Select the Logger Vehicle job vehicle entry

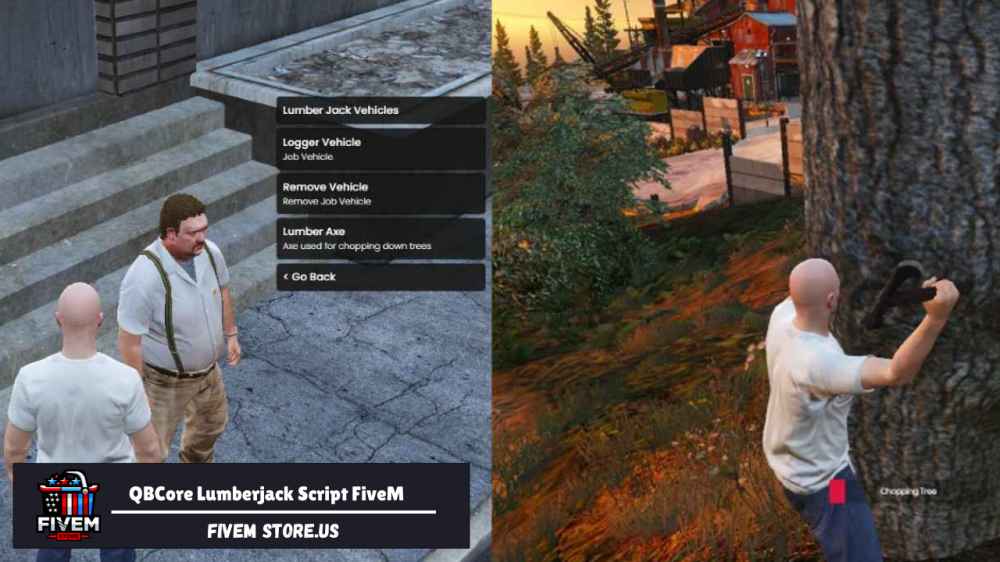point(380,149)
